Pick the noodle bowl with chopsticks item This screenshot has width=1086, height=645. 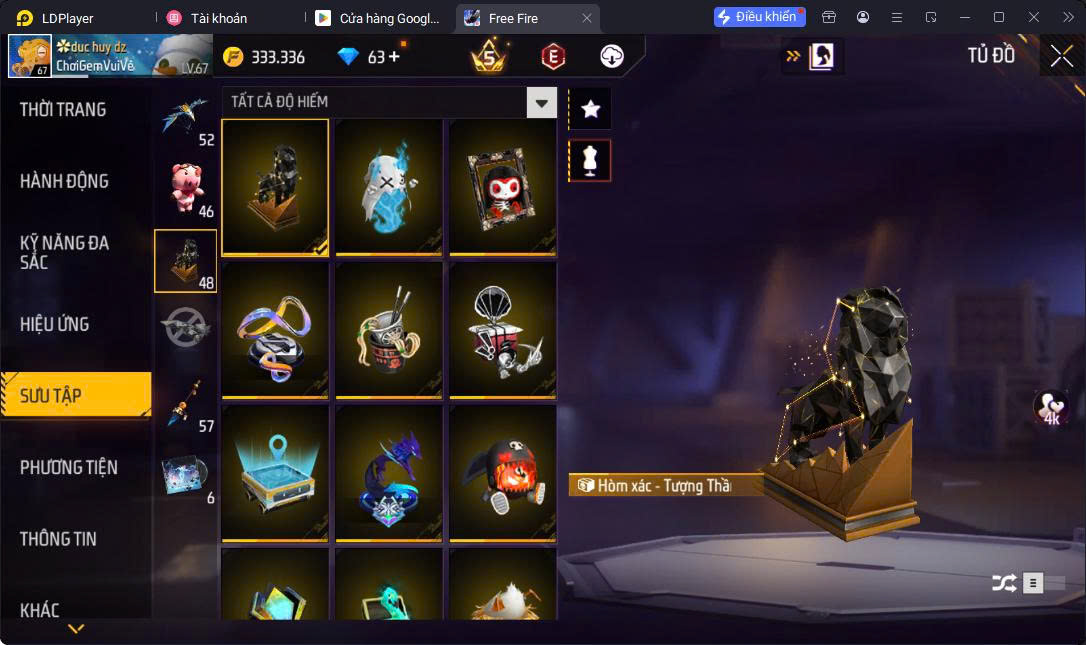[389, 330]
